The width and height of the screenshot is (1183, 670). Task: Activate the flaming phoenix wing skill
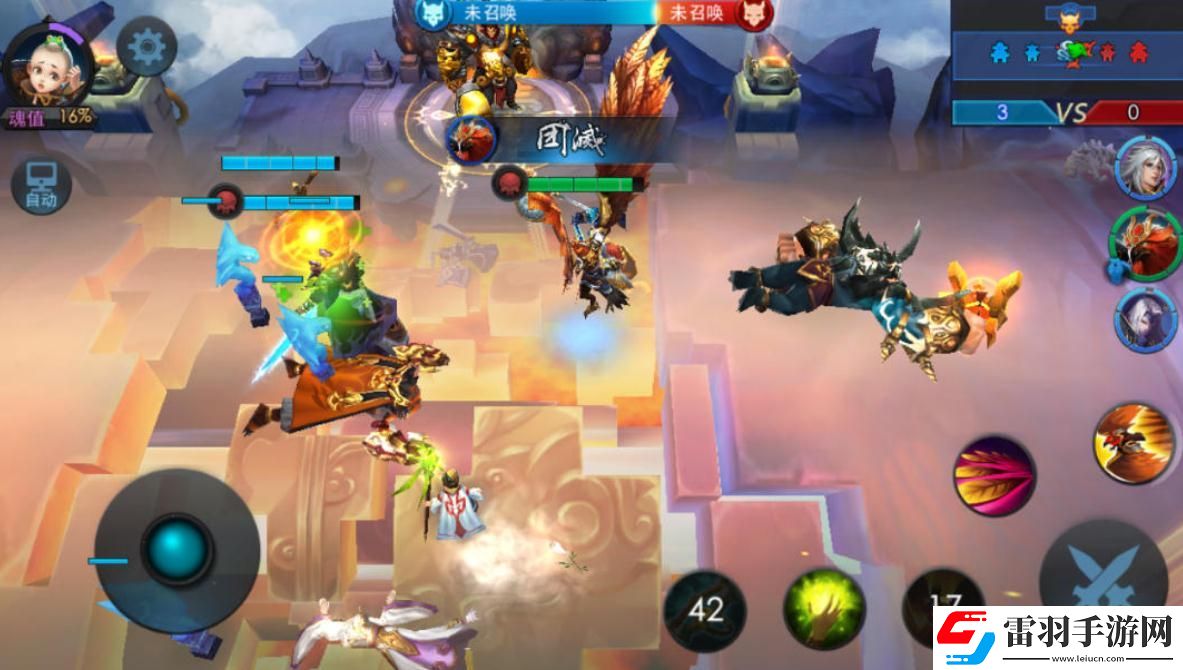coord(1133,443)
